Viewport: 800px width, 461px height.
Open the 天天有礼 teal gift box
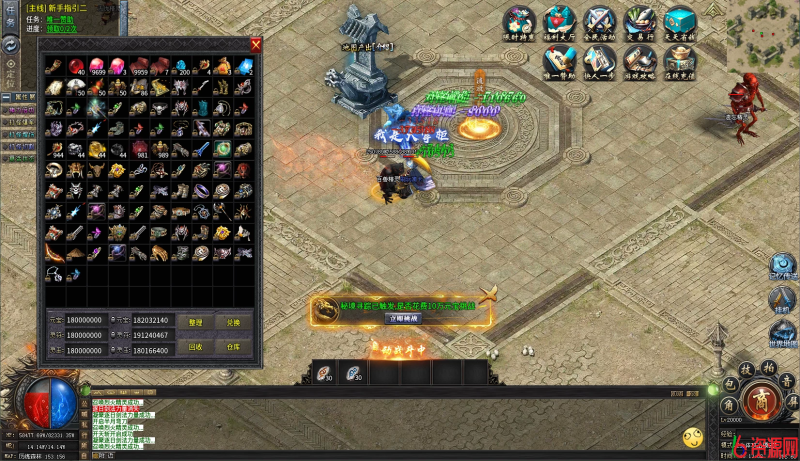(x=679, y=22)
